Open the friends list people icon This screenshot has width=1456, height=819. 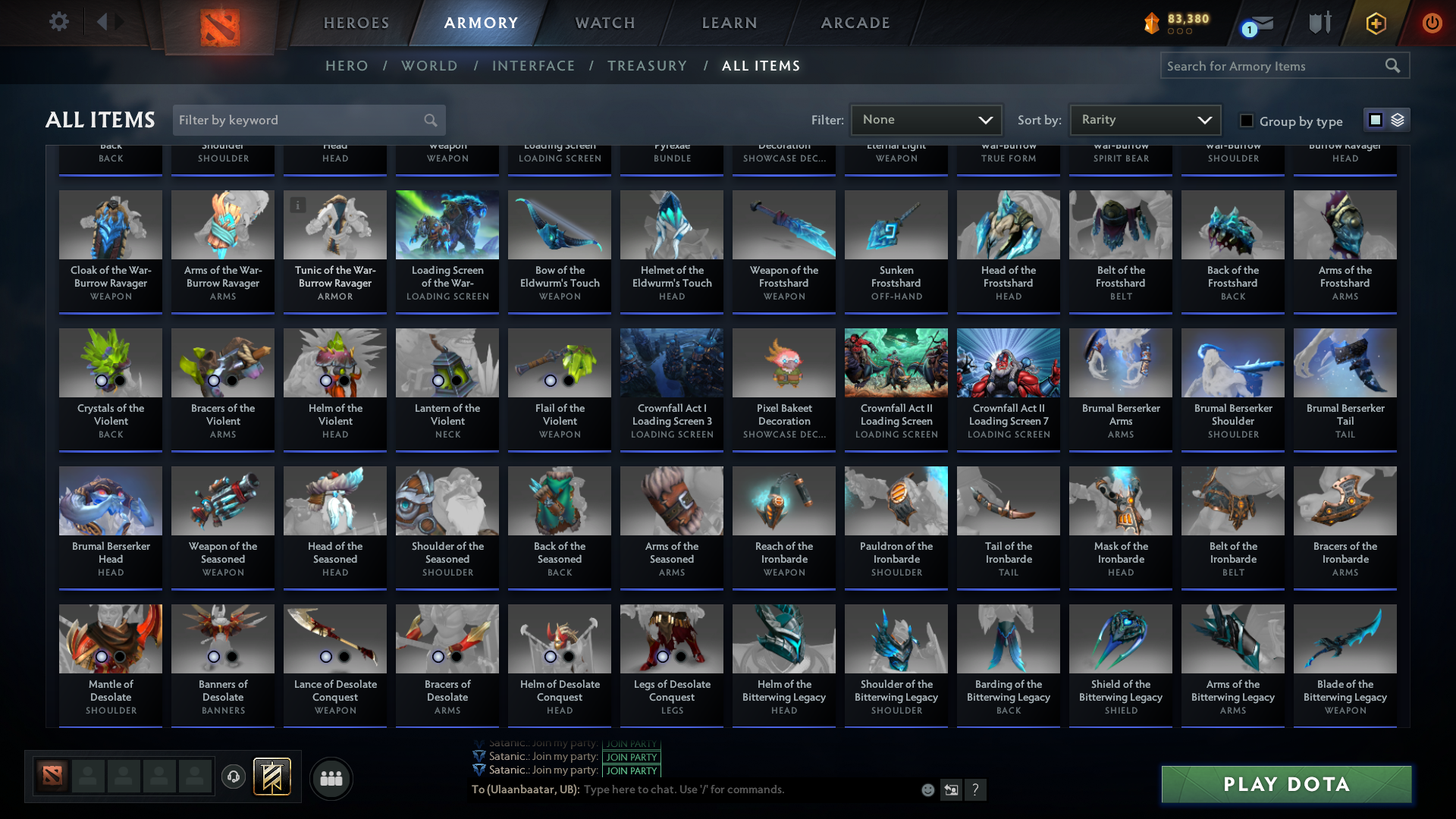tap(330, 778)
